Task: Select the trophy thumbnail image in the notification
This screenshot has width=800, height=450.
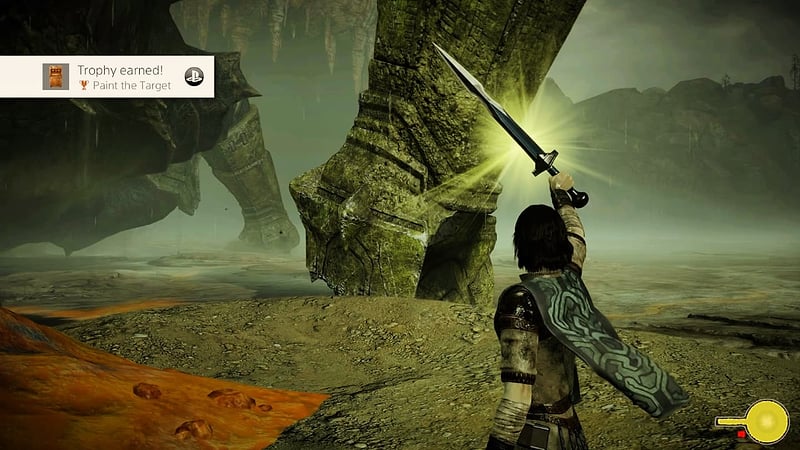Action: [x=56, y=77]
